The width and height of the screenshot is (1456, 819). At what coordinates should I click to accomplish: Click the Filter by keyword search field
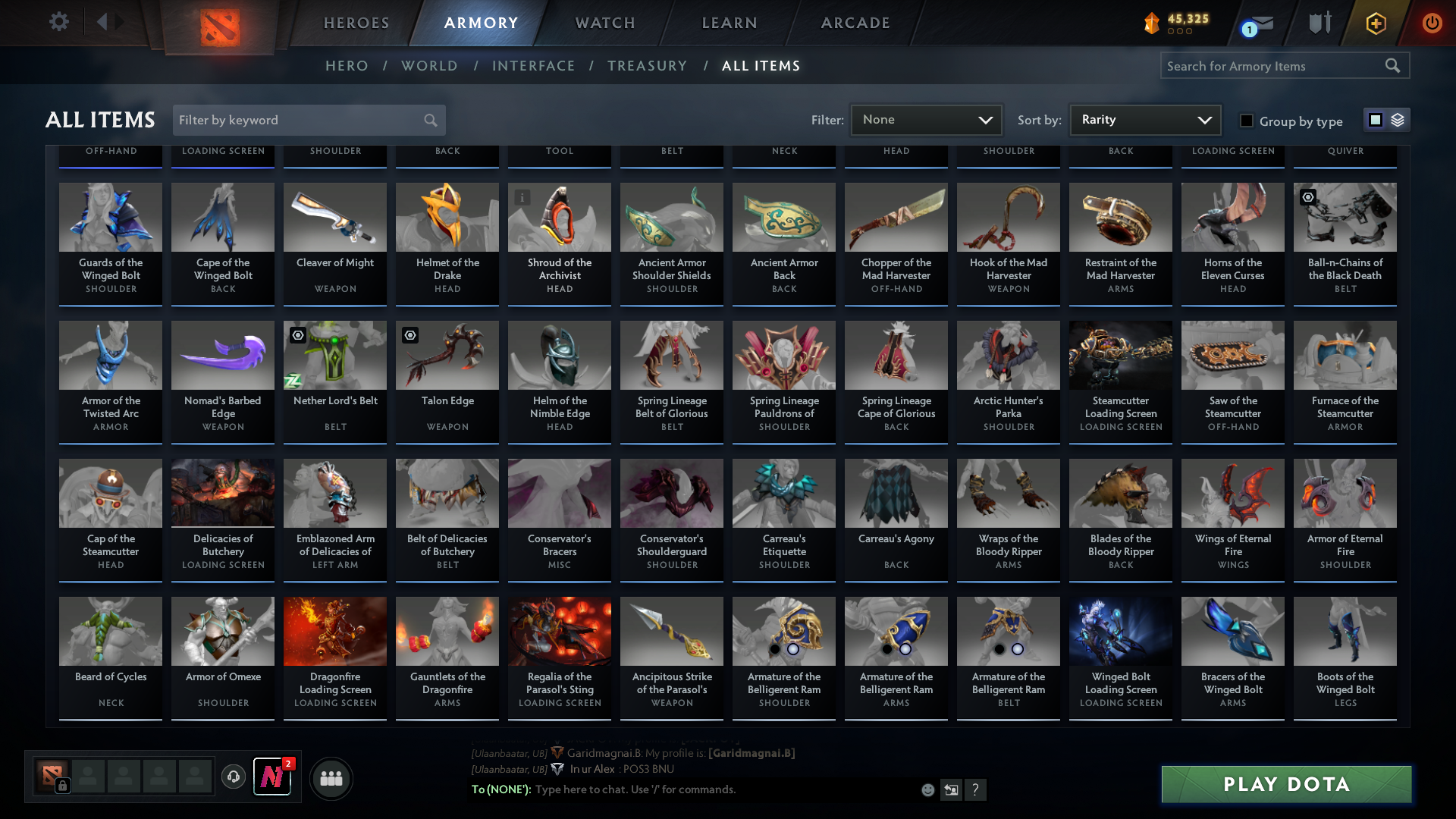tap(303, 120)
